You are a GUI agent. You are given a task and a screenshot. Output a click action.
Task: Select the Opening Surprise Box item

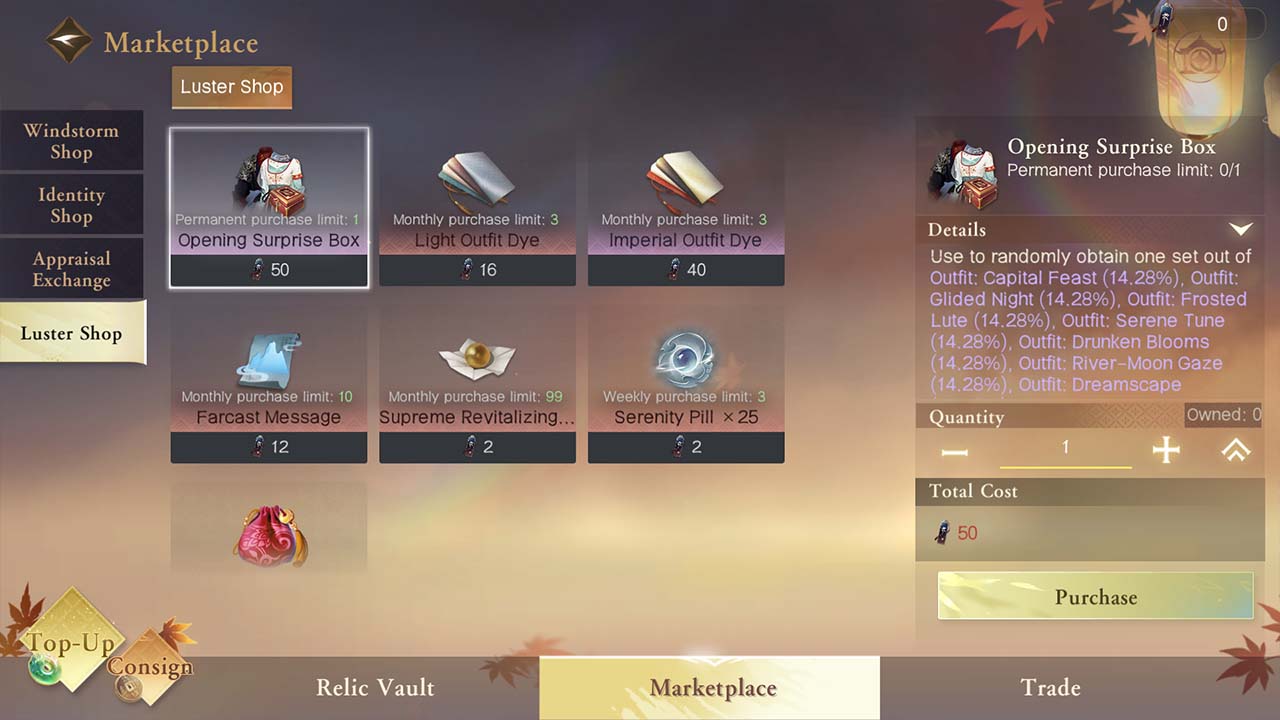[269, 208]
